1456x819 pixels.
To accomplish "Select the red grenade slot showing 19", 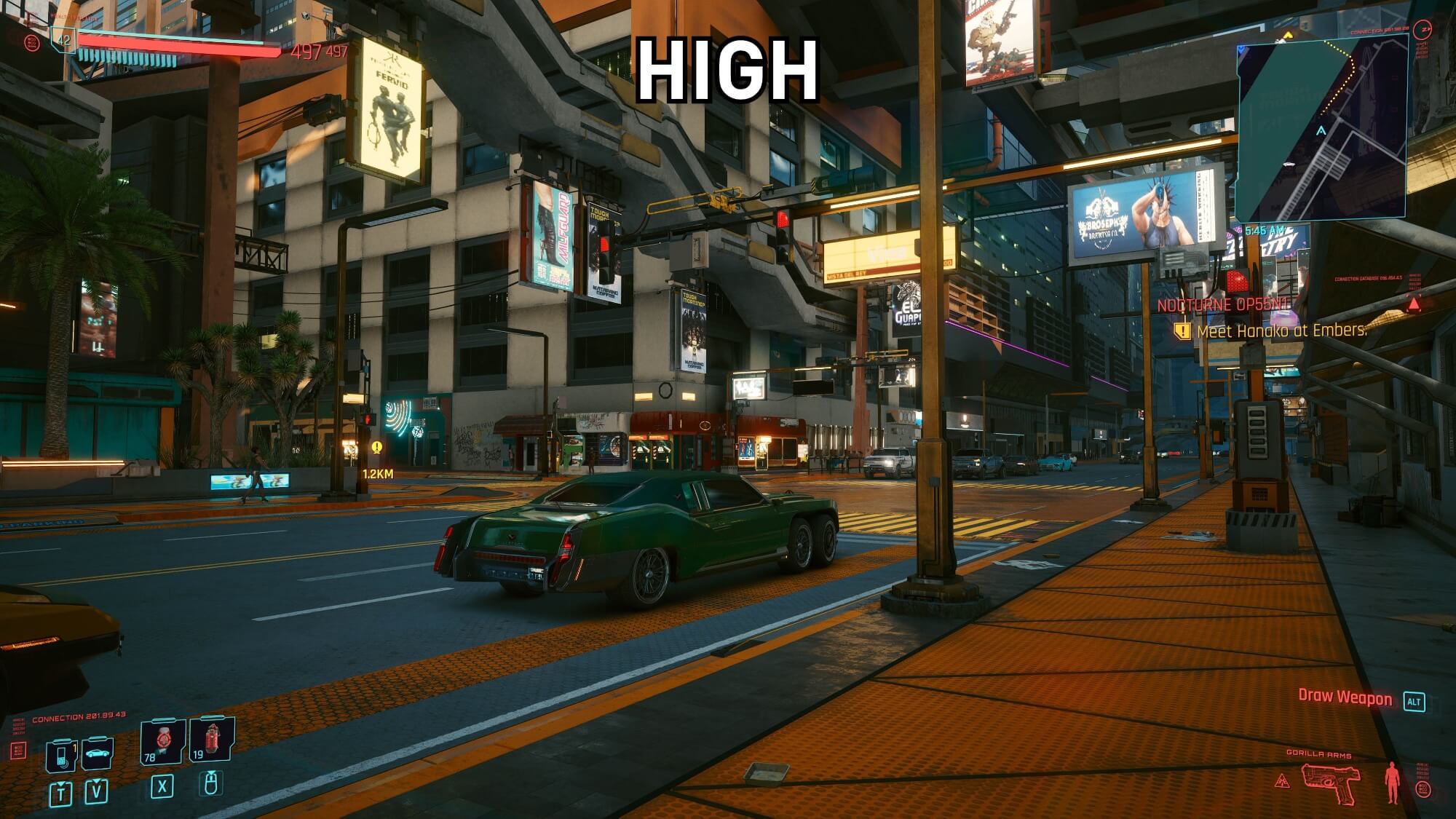I will point(211,742).
